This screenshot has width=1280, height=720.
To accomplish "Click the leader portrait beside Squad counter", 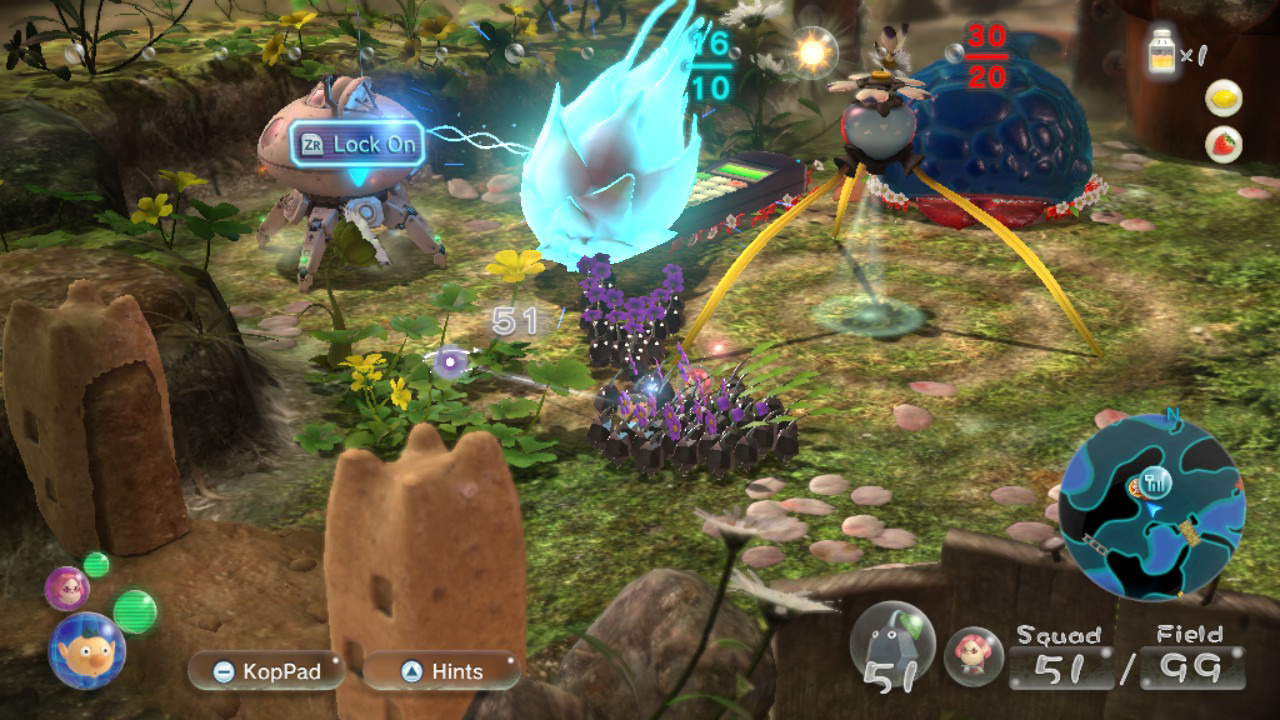I will (x=973, y=655).
